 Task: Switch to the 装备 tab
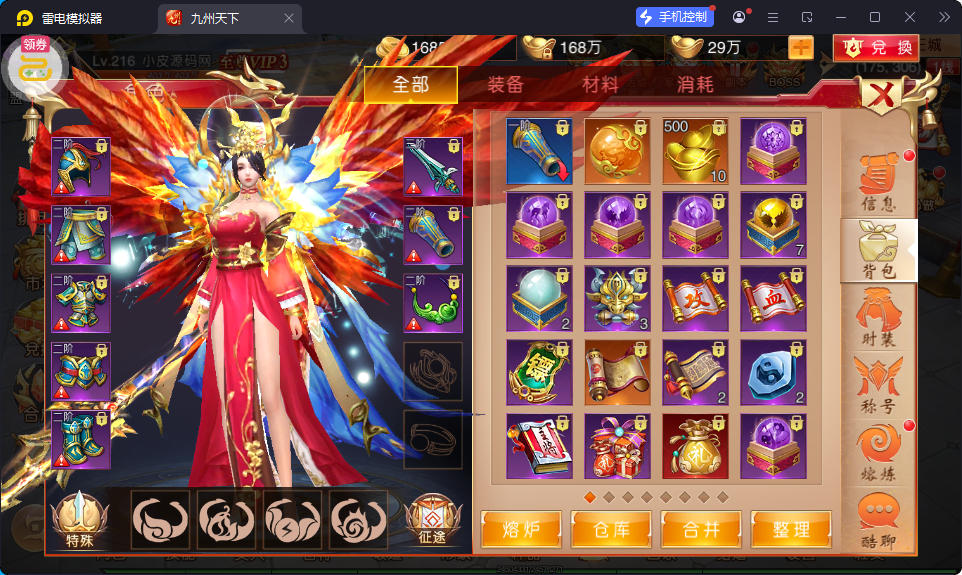(x=505, y=85)
